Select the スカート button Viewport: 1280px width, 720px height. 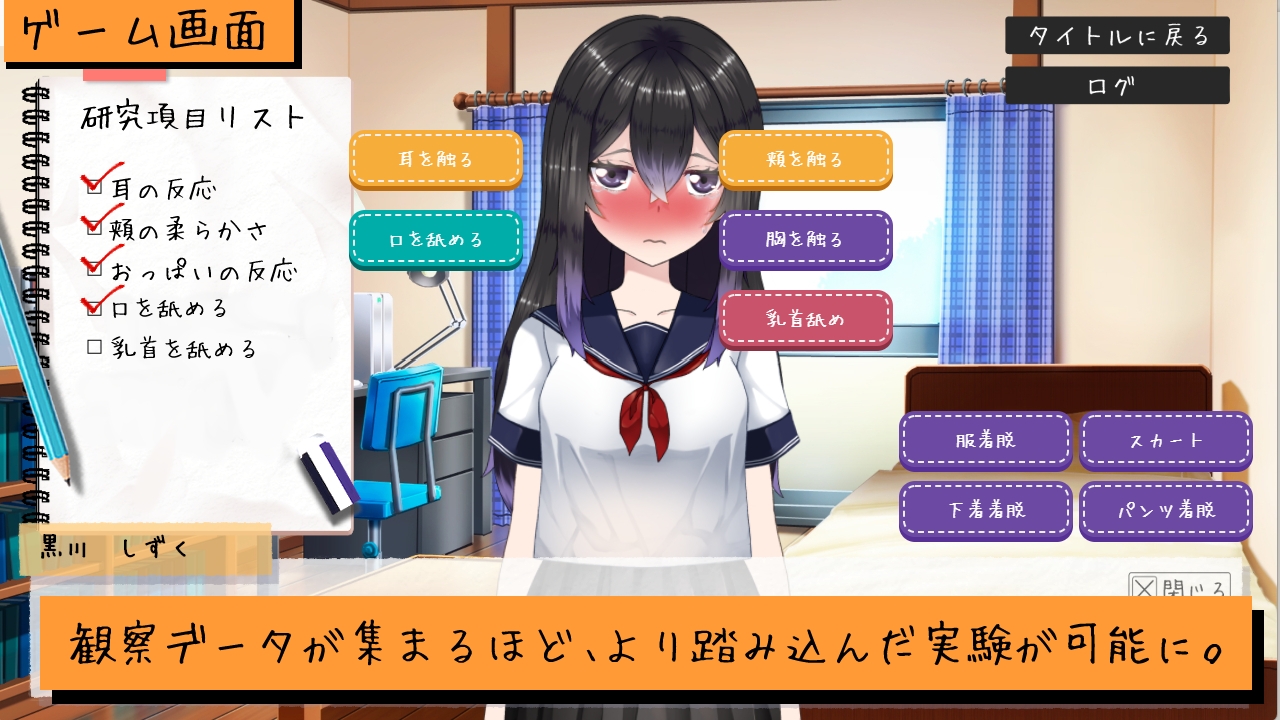click(1165, 440)
